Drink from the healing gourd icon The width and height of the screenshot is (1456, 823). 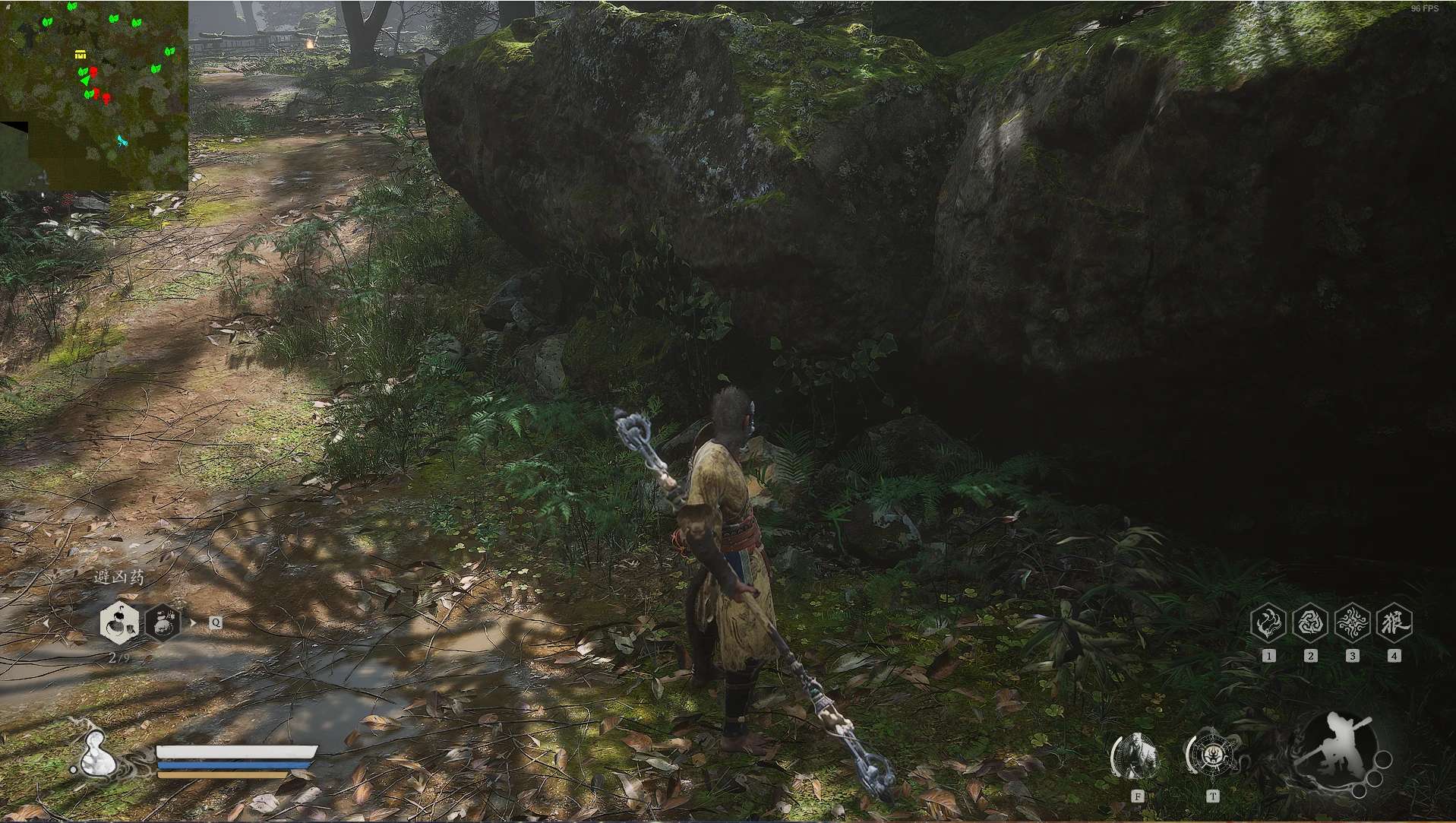click(96, 755)
